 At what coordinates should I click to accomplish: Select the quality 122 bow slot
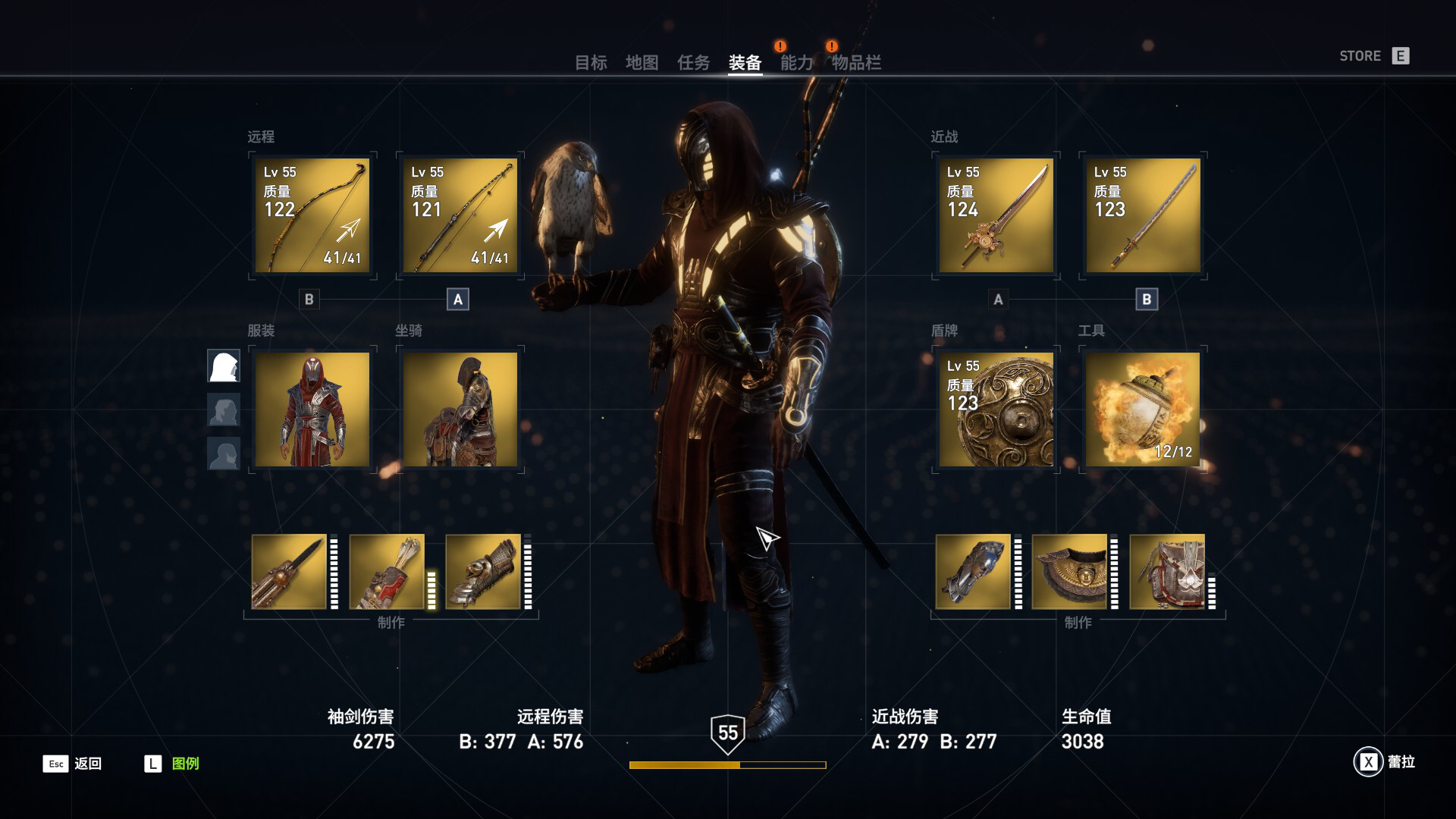tap(312, 215)
